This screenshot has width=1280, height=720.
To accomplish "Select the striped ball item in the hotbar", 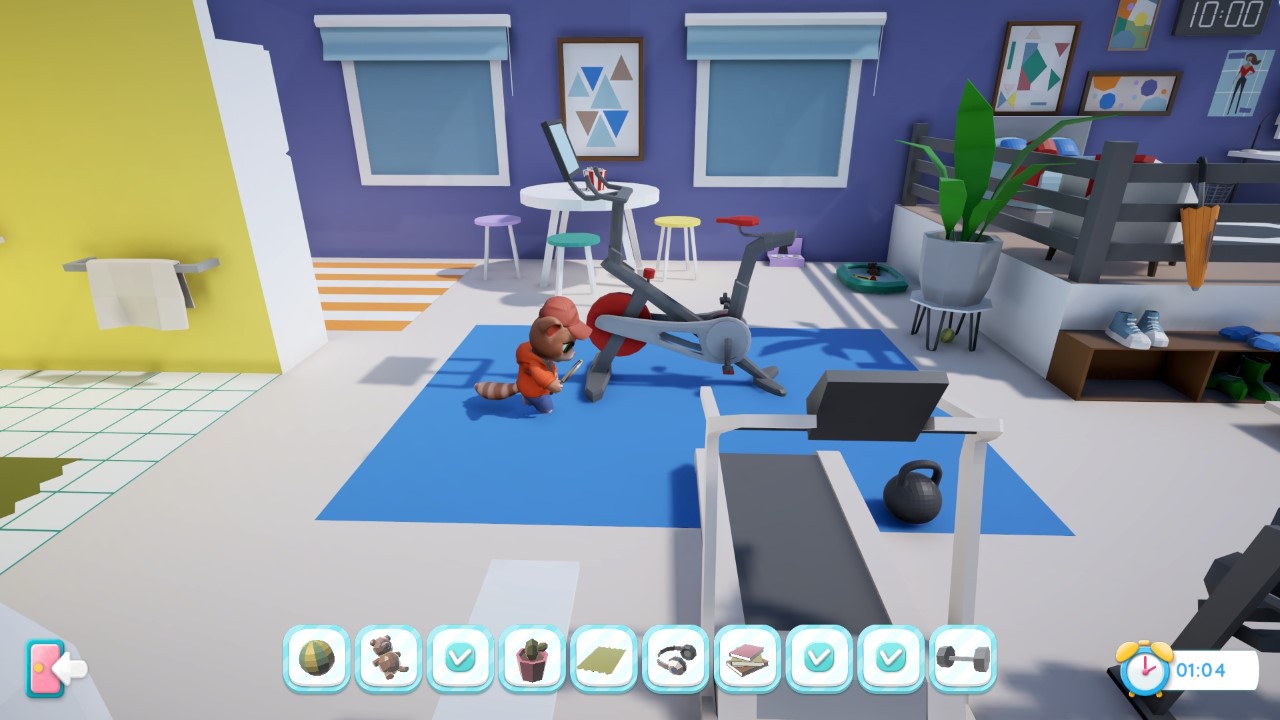I will pos(316,657).
